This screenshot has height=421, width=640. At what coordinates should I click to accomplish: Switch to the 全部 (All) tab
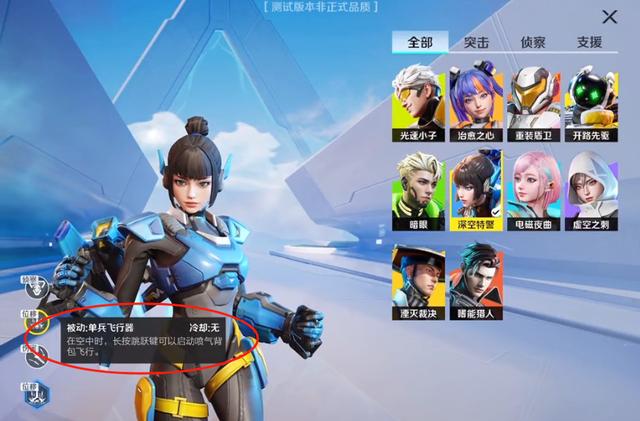coord(419,42)
